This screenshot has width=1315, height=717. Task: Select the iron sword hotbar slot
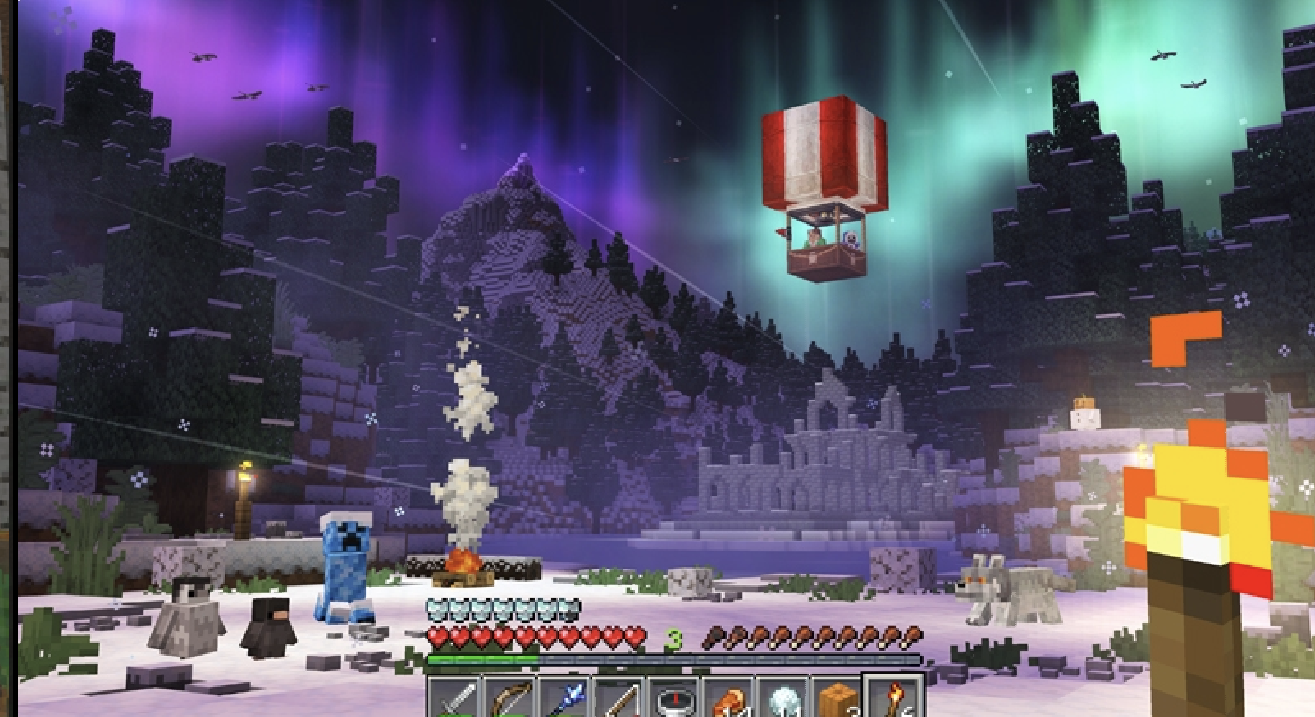[x=455, y=697]
